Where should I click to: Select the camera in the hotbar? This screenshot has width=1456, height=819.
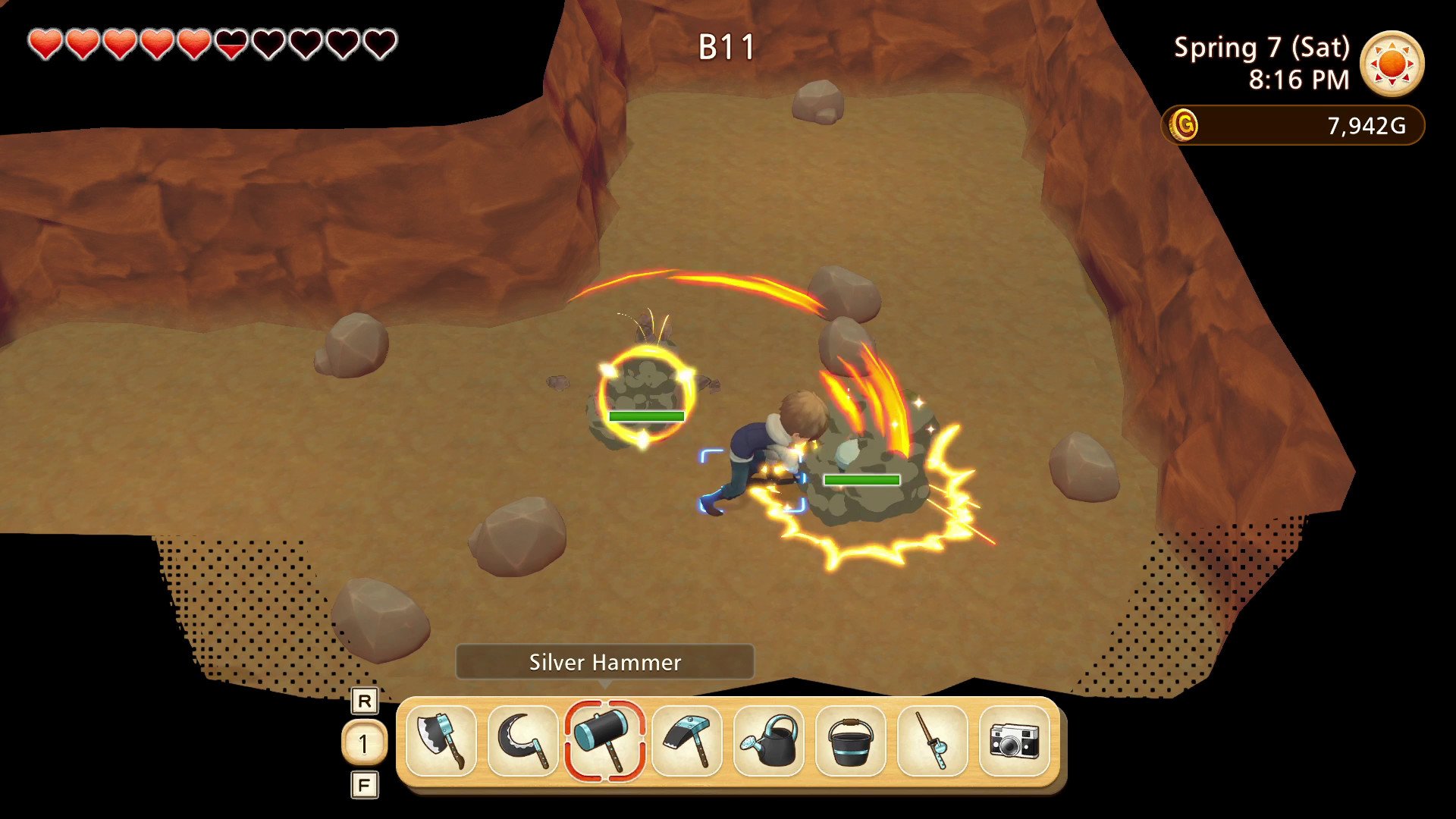click(1014, 741)
